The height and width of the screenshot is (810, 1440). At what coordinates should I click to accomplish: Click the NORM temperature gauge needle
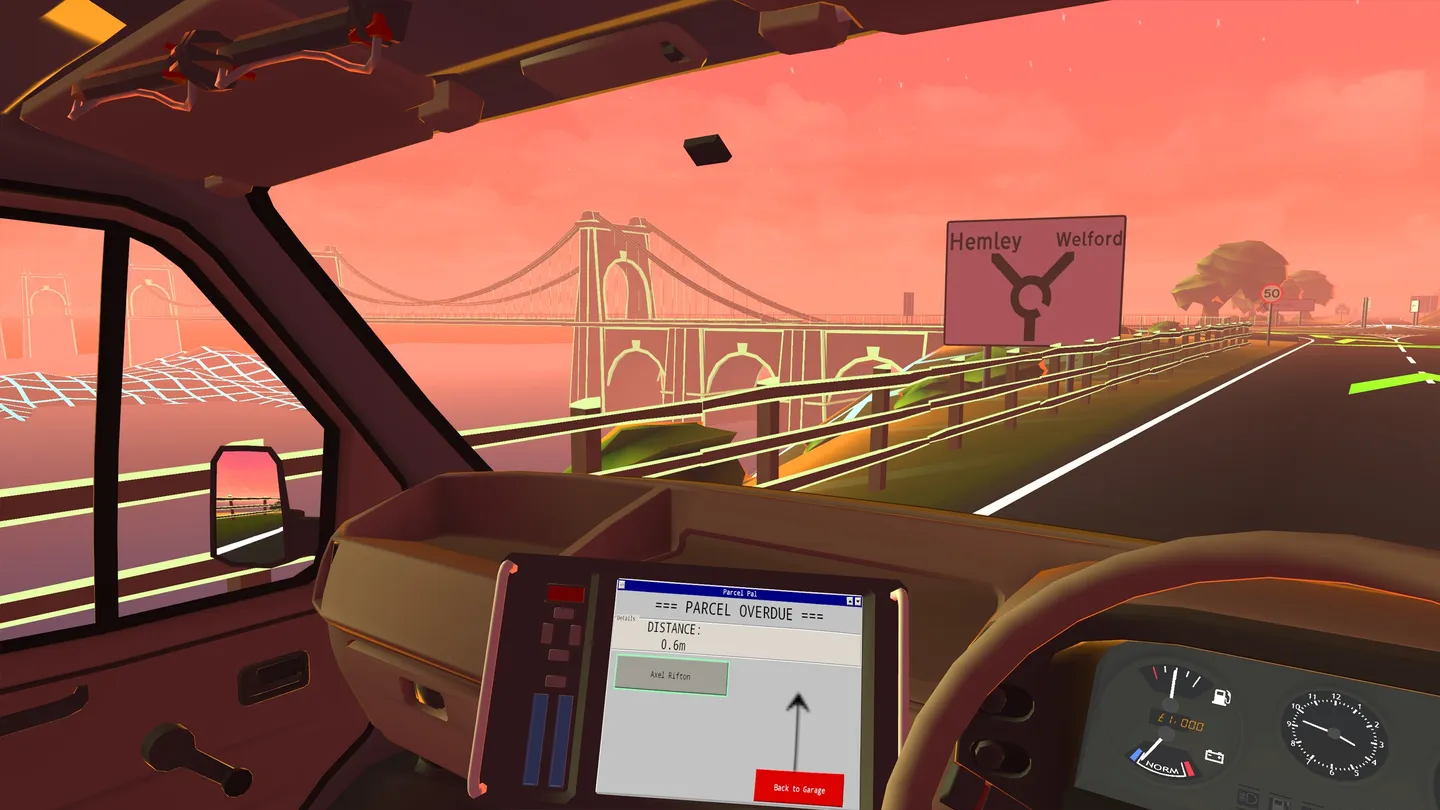click(1153, 749)
